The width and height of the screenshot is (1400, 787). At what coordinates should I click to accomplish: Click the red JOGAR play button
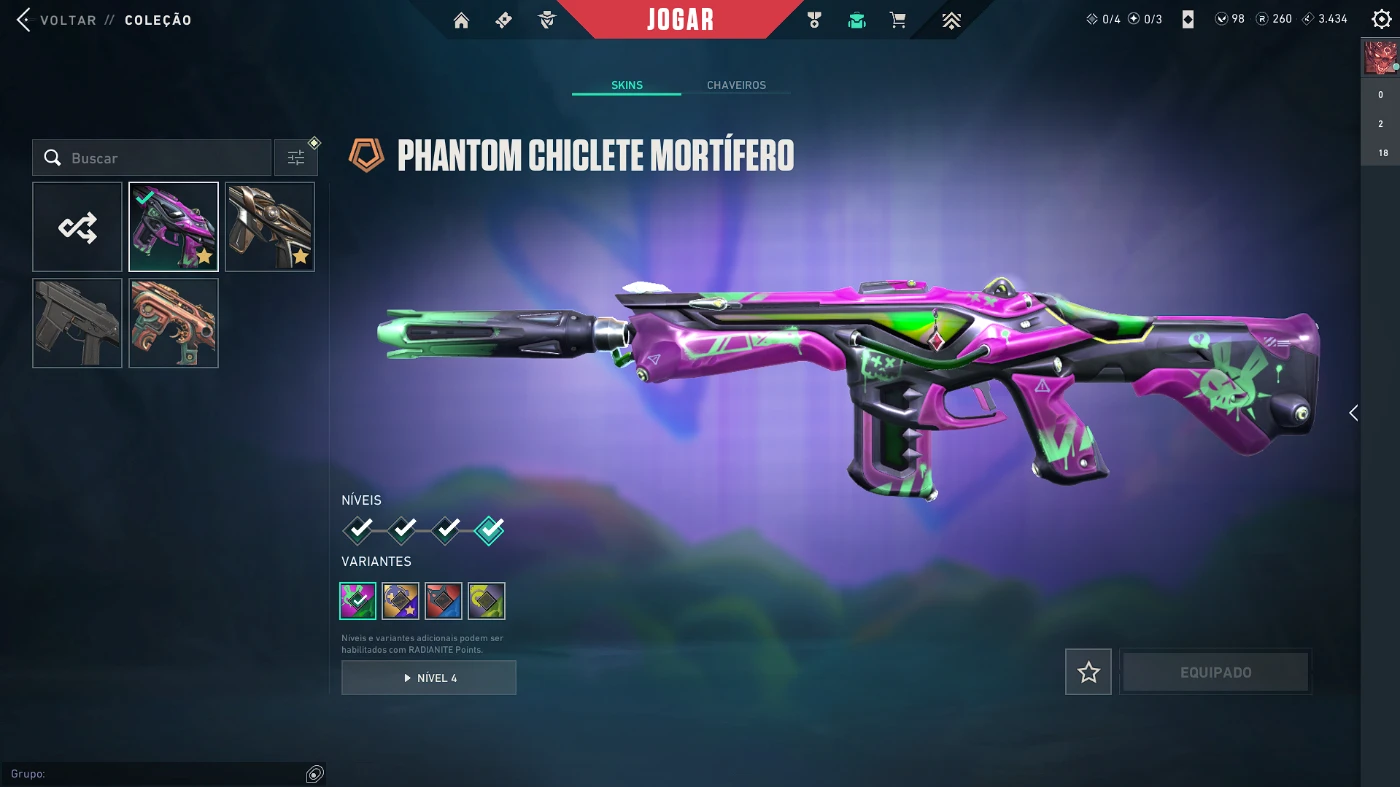point(680,20)
